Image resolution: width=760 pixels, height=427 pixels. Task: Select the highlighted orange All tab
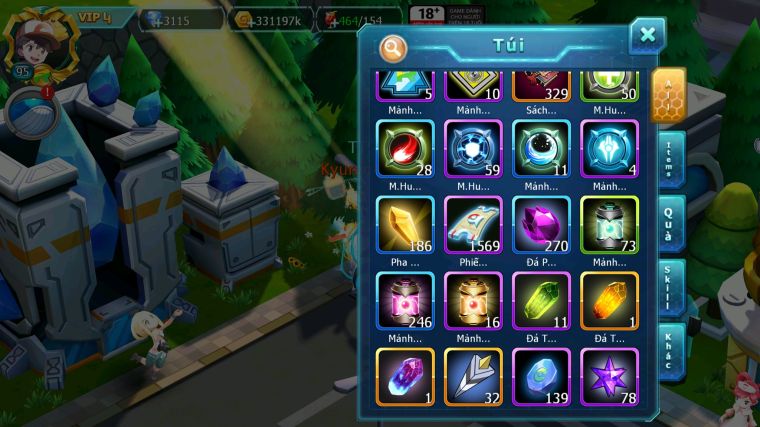pos(668,95)
